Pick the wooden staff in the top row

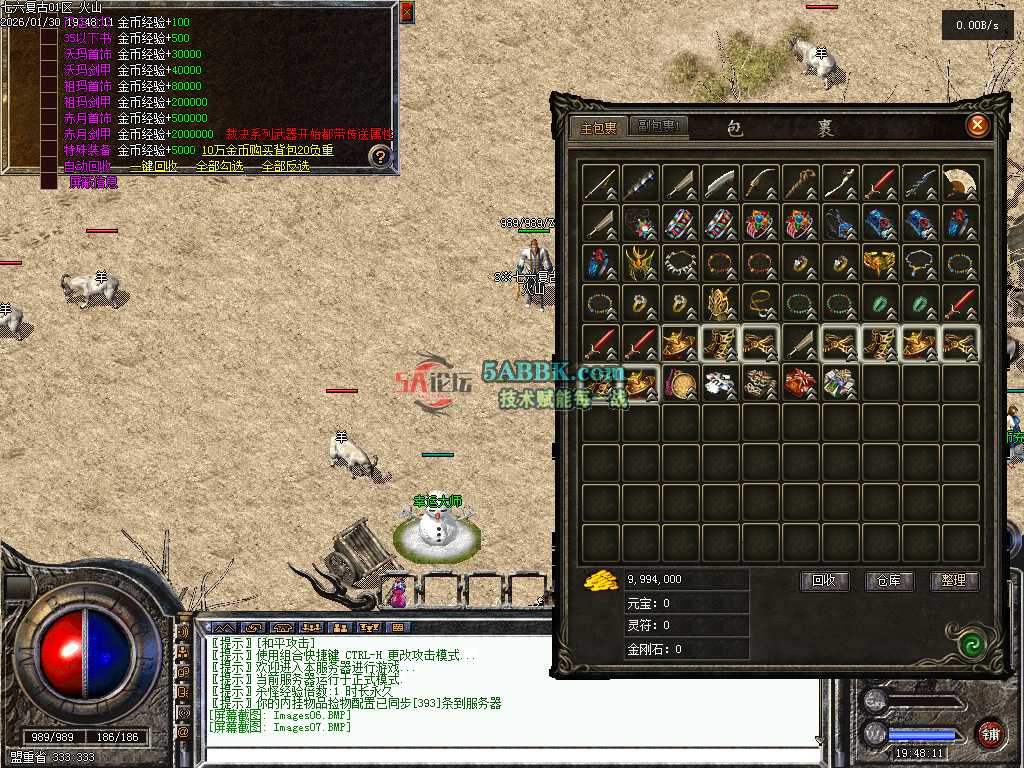click(x=801, y=183)
